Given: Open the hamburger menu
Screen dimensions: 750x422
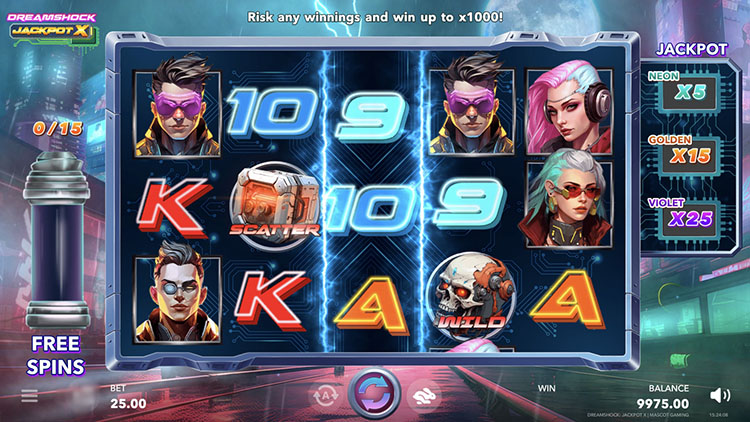Looking at the screenshot, I should pyautogui.click(x=30, y=396).
